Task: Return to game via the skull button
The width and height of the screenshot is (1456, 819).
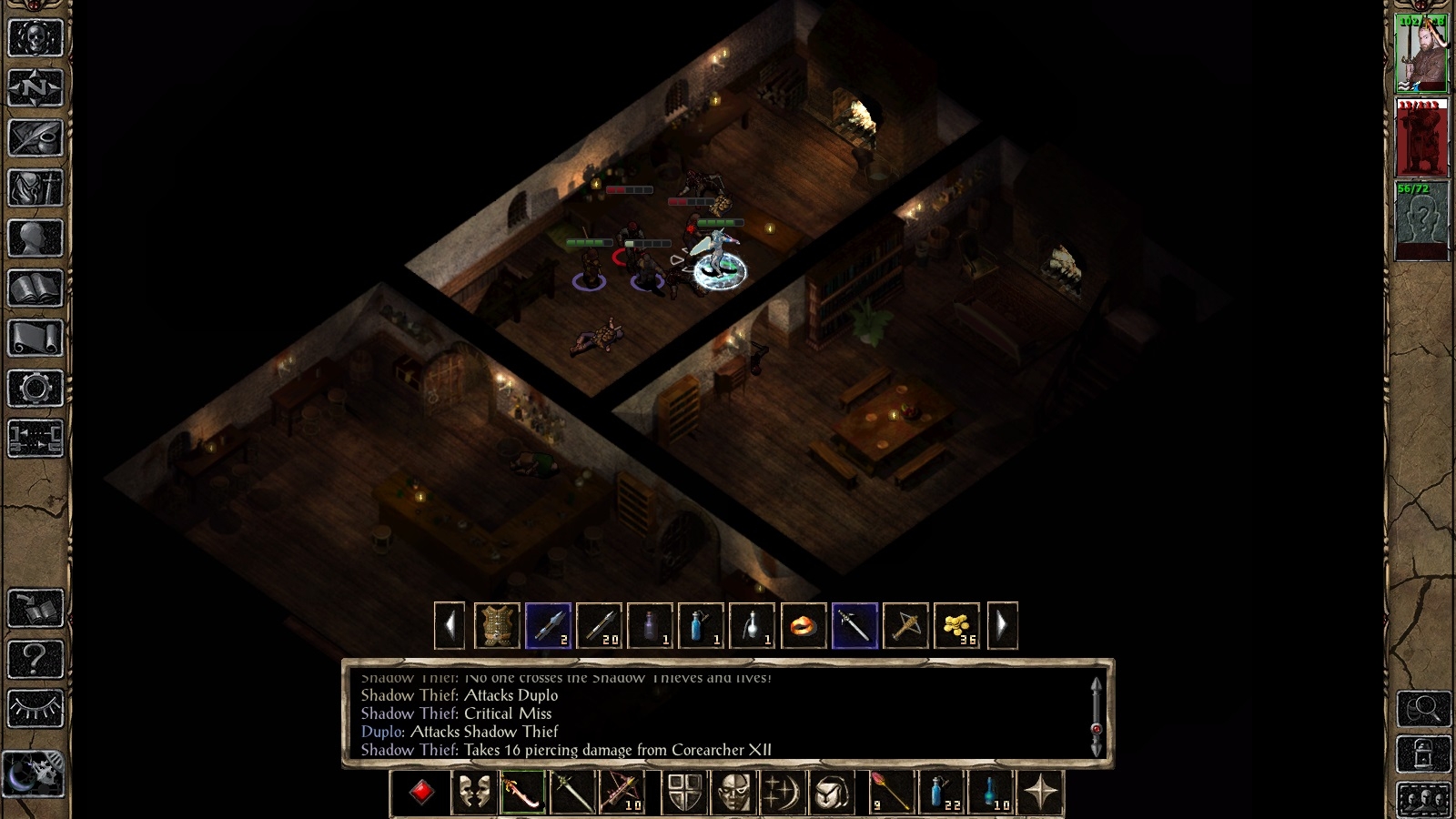Action: pos(35,38)
